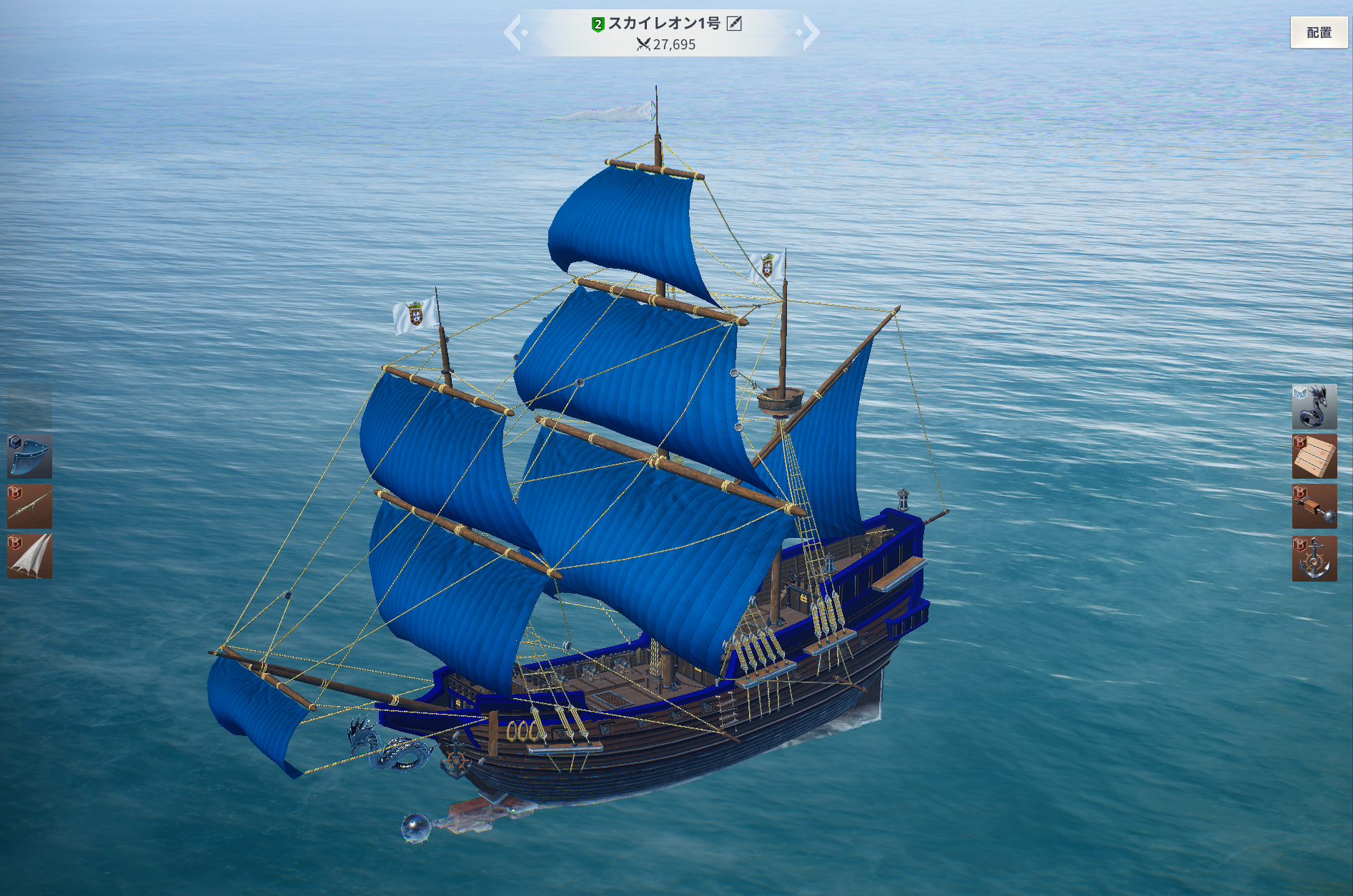The height and width of the screenshot is (896, 1353).
Task: Select the wooden planks equipment slot
Action: click(1314, 457)
